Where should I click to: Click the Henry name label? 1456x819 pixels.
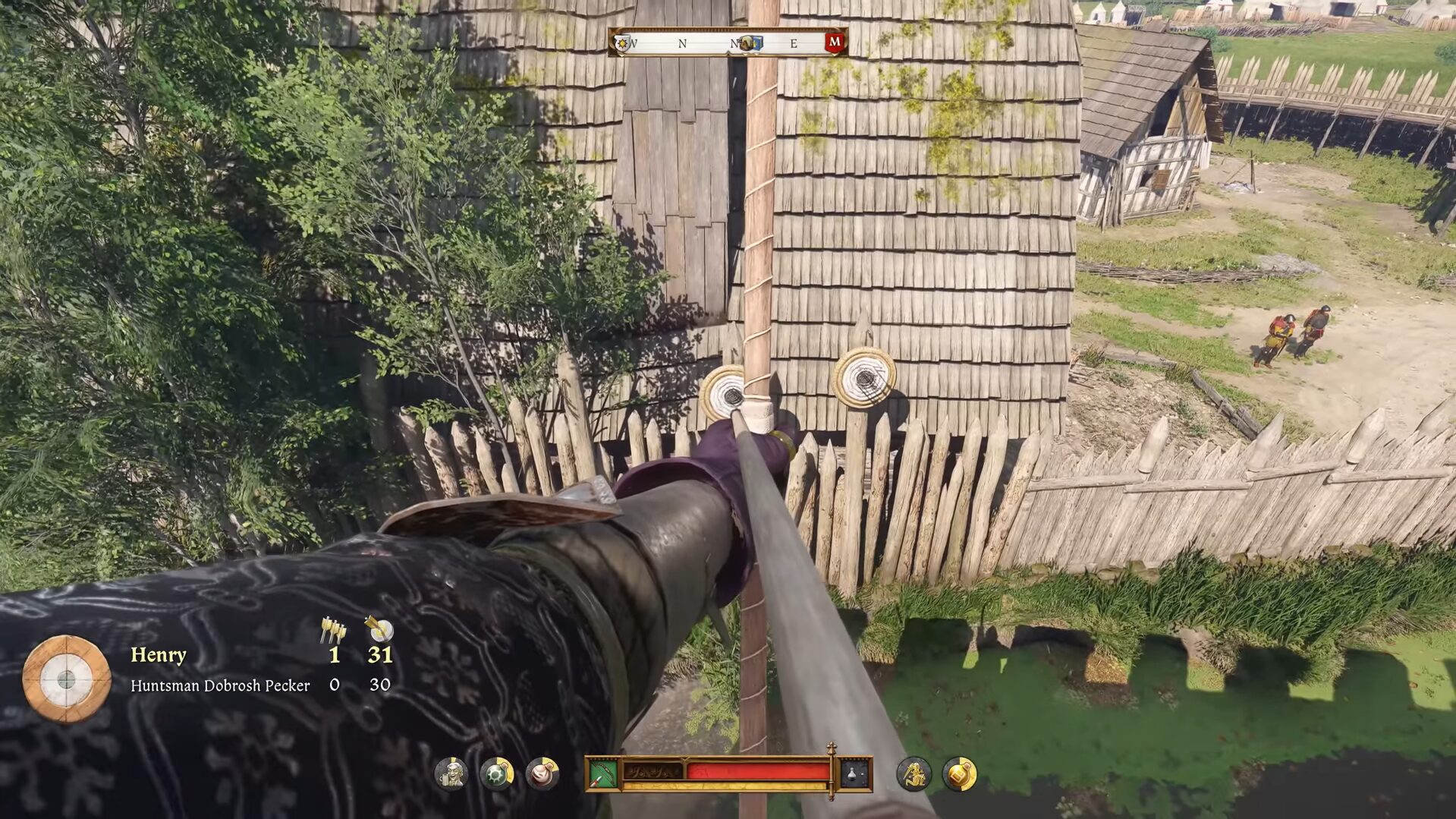[159, 655]
